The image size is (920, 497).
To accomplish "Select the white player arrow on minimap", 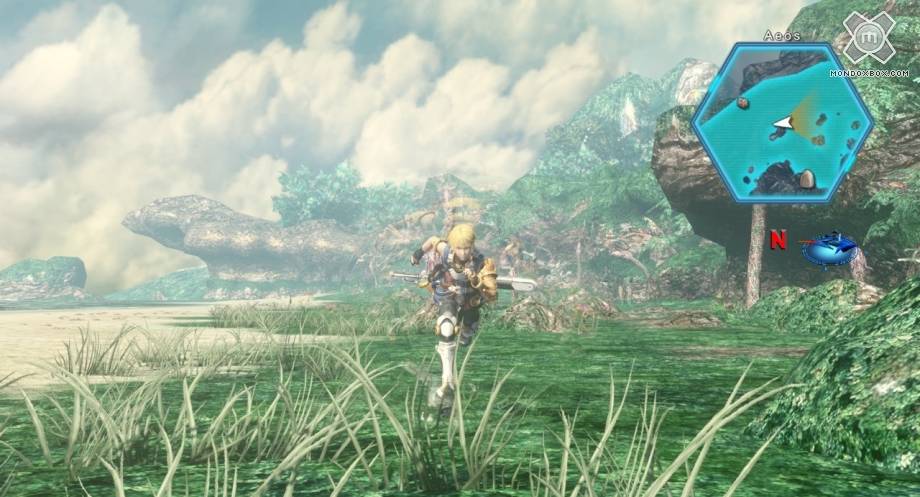I will 782,124.
